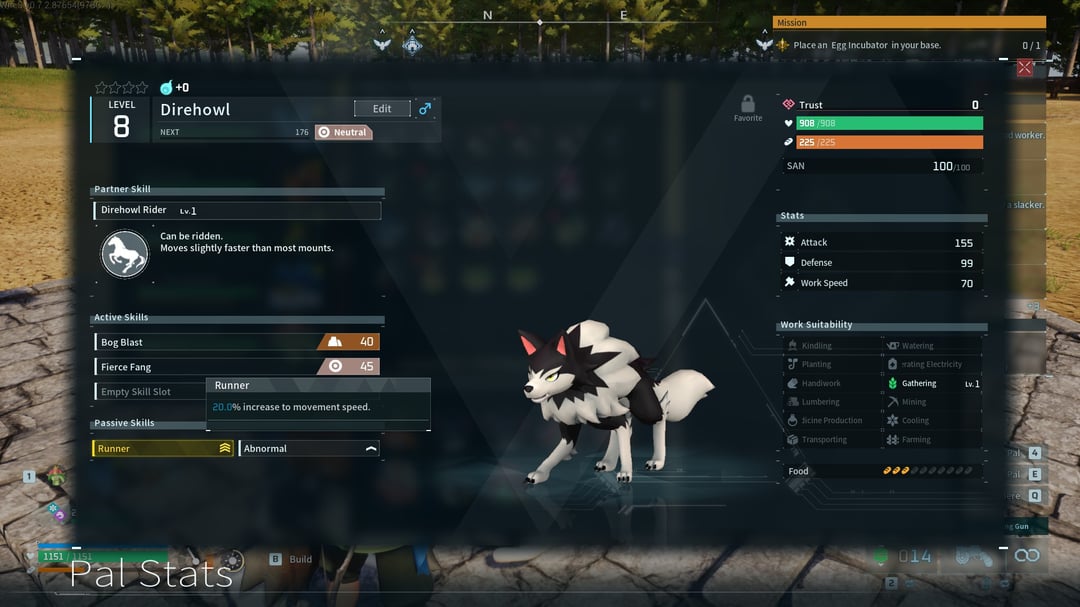Viewport: 1080px width, 607px height.
Task: Select the Abnormal passive skill
Action: click(309, 449)
